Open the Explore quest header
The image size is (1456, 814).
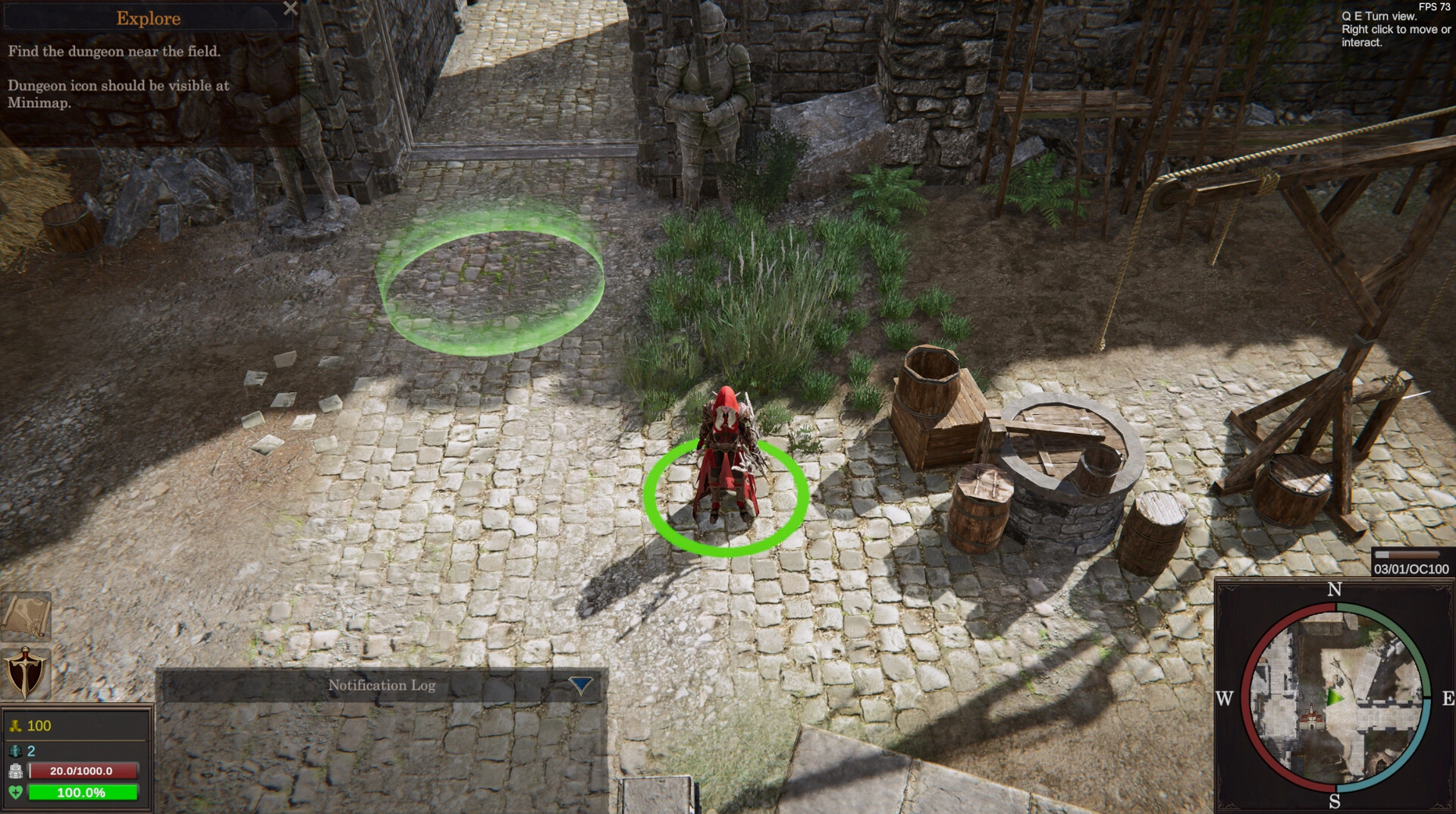(x=148, y=18)
